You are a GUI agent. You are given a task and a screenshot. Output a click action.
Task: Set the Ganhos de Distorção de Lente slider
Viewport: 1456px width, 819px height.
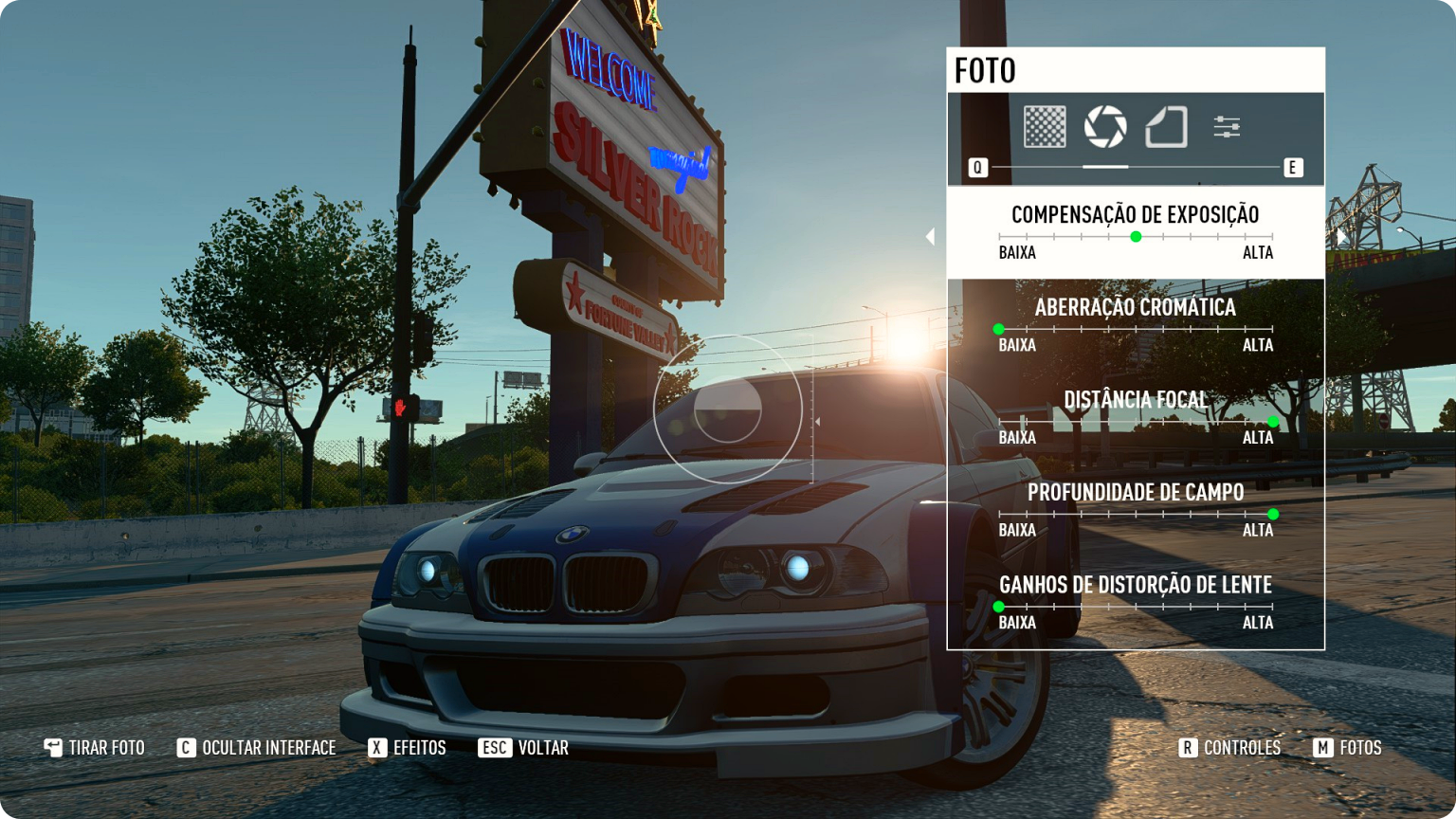tap(999, 607)
